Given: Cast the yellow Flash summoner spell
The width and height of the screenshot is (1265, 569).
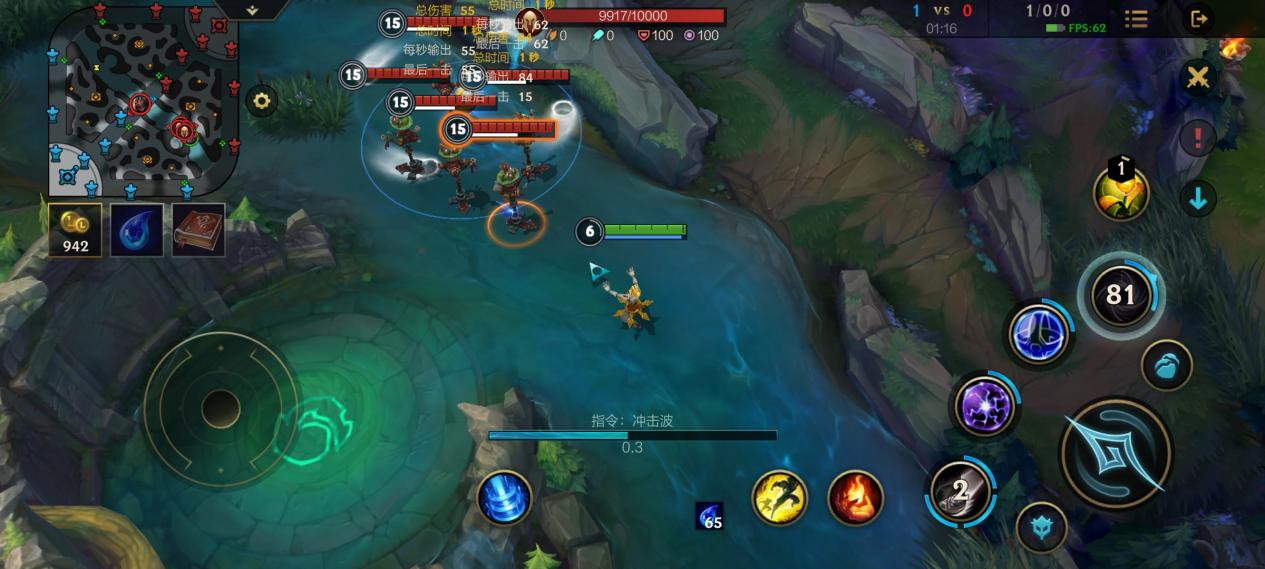Looking at the screenshot, I should tap(779, 497).
